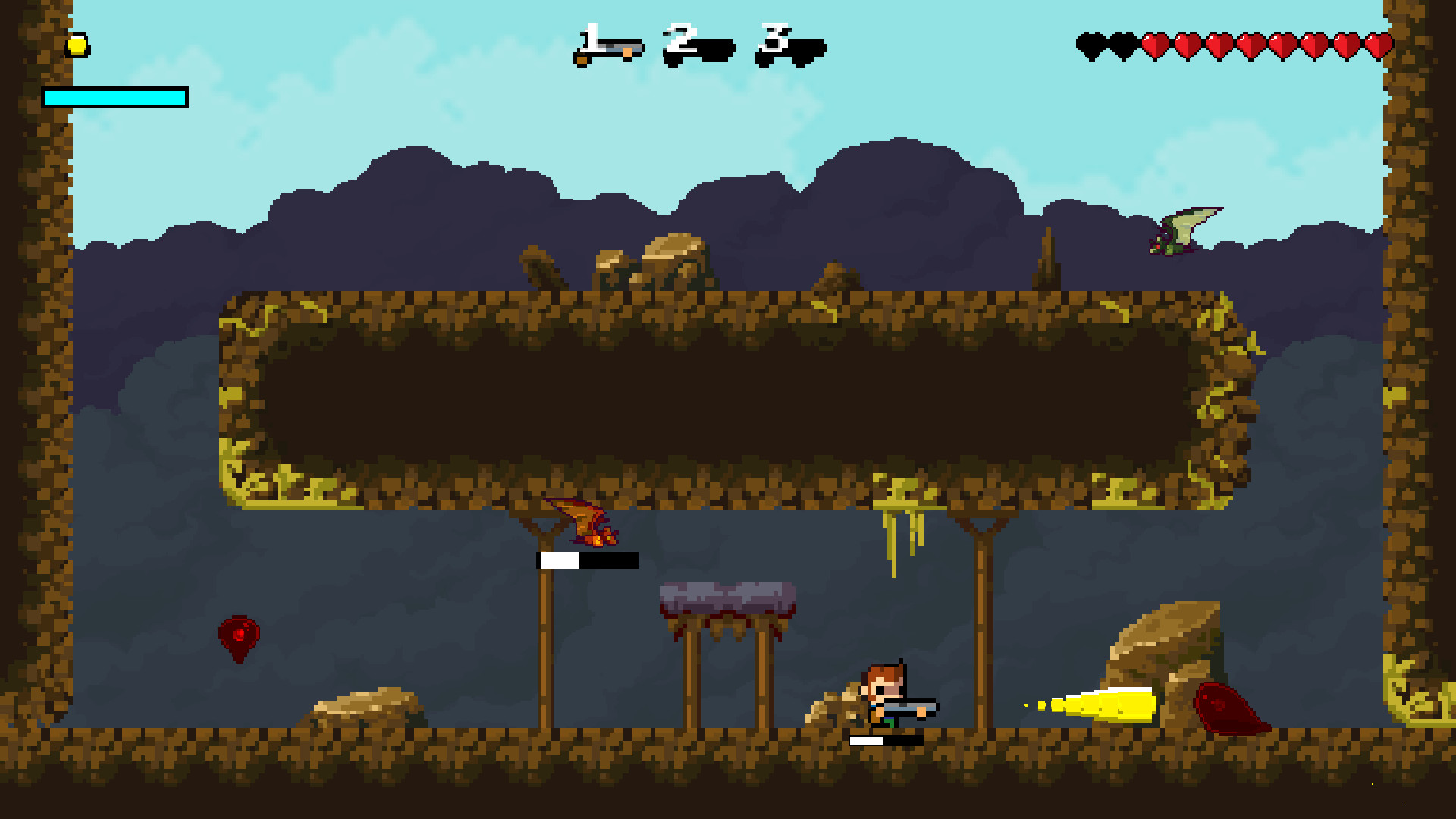The width and height of the screenshot is (1456, 819).
Task: Click the bat's white-and-black health meter
Action: [x=588, y=561]
